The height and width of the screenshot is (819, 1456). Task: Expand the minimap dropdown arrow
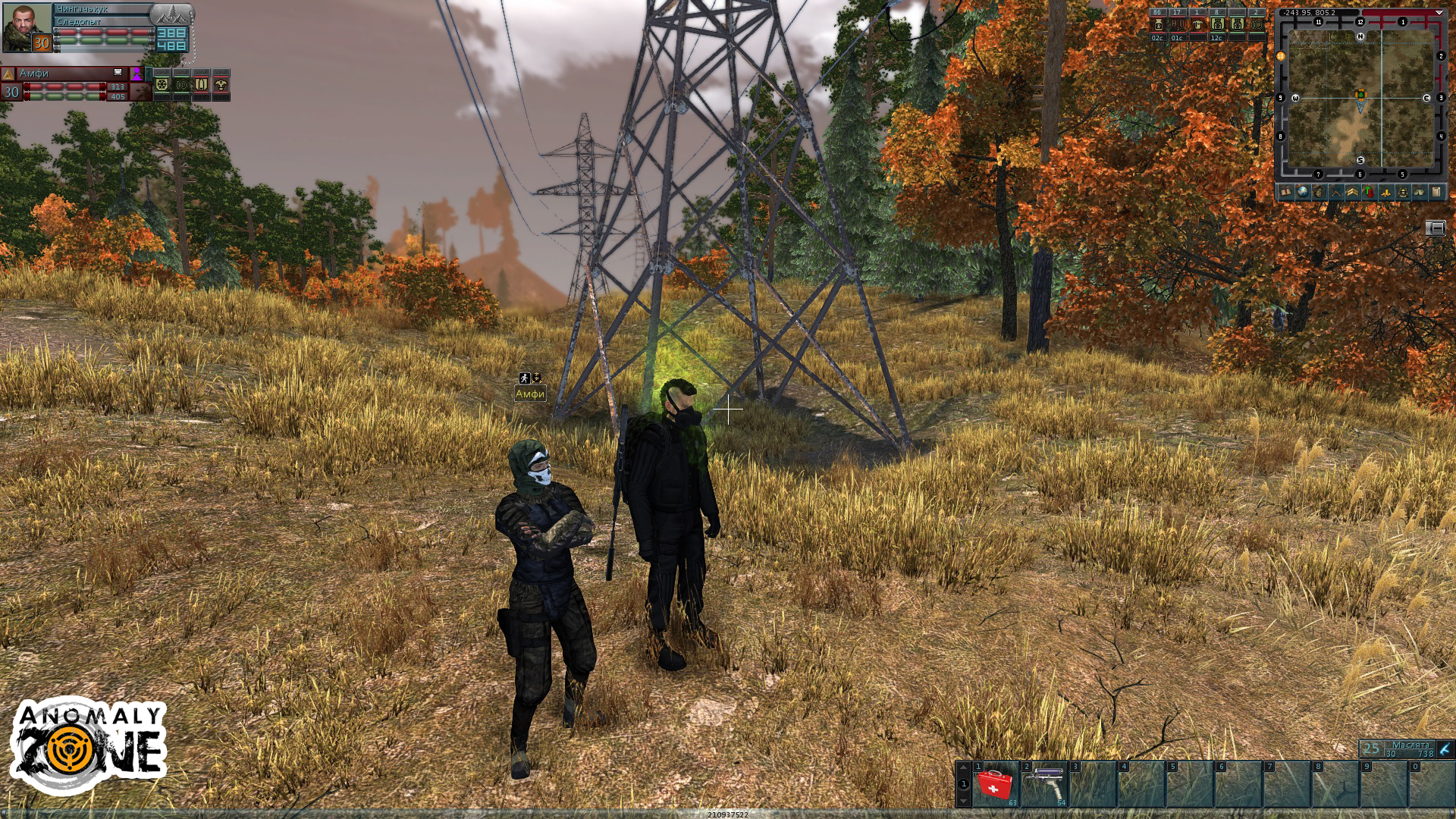pyautogui.click(x=1439, y=13)
